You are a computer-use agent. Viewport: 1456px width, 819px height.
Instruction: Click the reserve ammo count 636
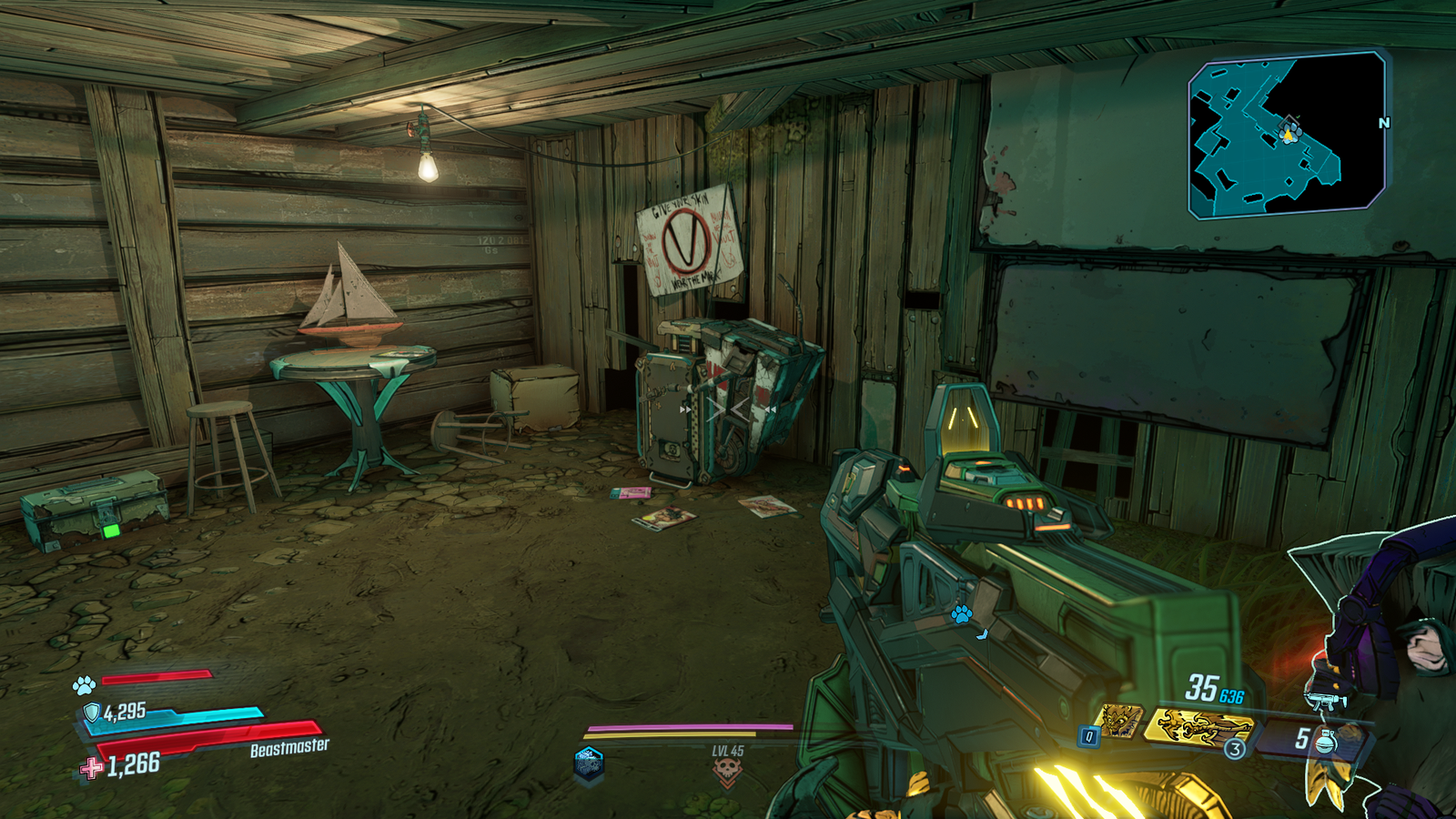pyautogui.click(x=1231, y=695)
